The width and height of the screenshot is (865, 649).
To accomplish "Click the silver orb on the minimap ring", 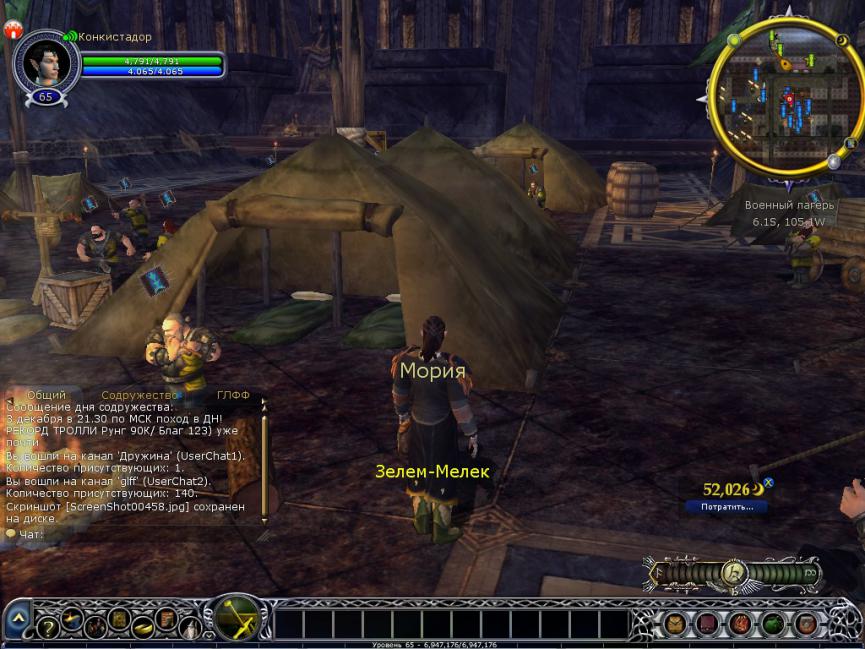I will [833, 161].
